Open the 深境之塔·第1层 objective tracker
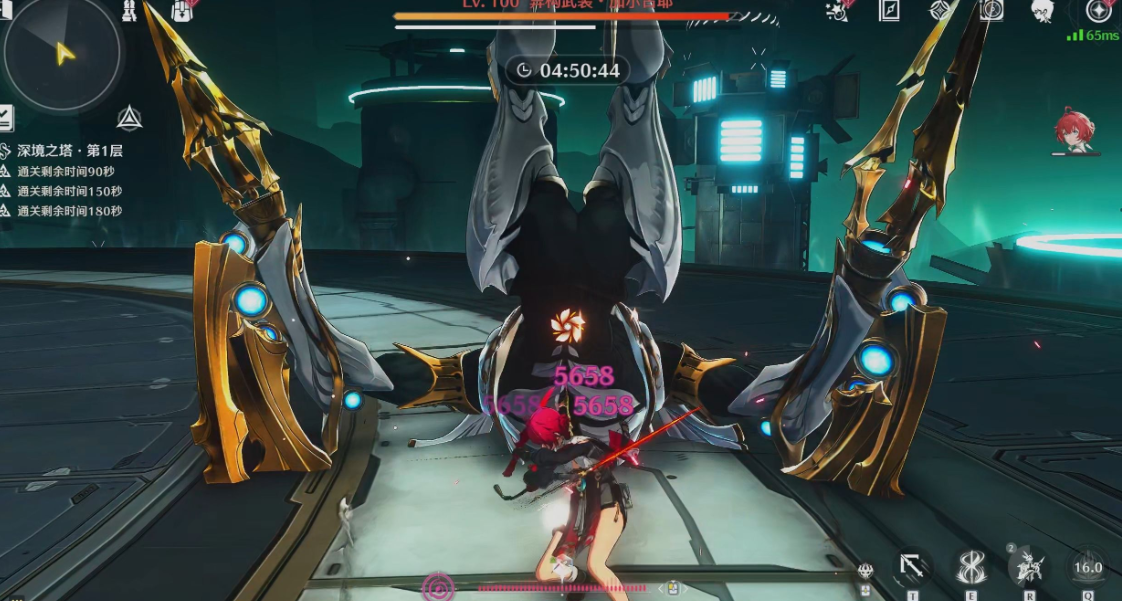This screenshot has height=601, width=1122. pyautogui.click(x=70, y=151)
